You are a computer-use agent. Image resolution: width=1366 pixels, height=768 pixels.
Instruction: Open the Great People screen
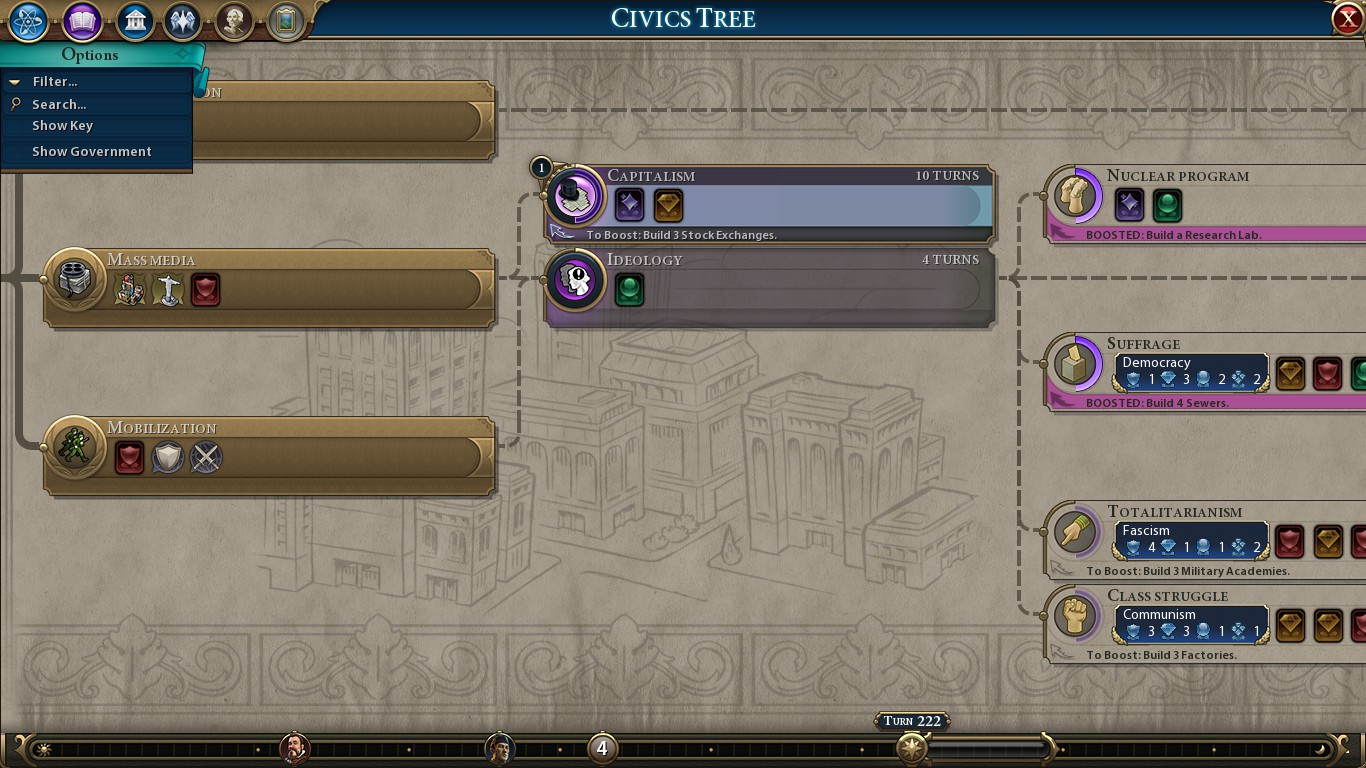point(234,20)
